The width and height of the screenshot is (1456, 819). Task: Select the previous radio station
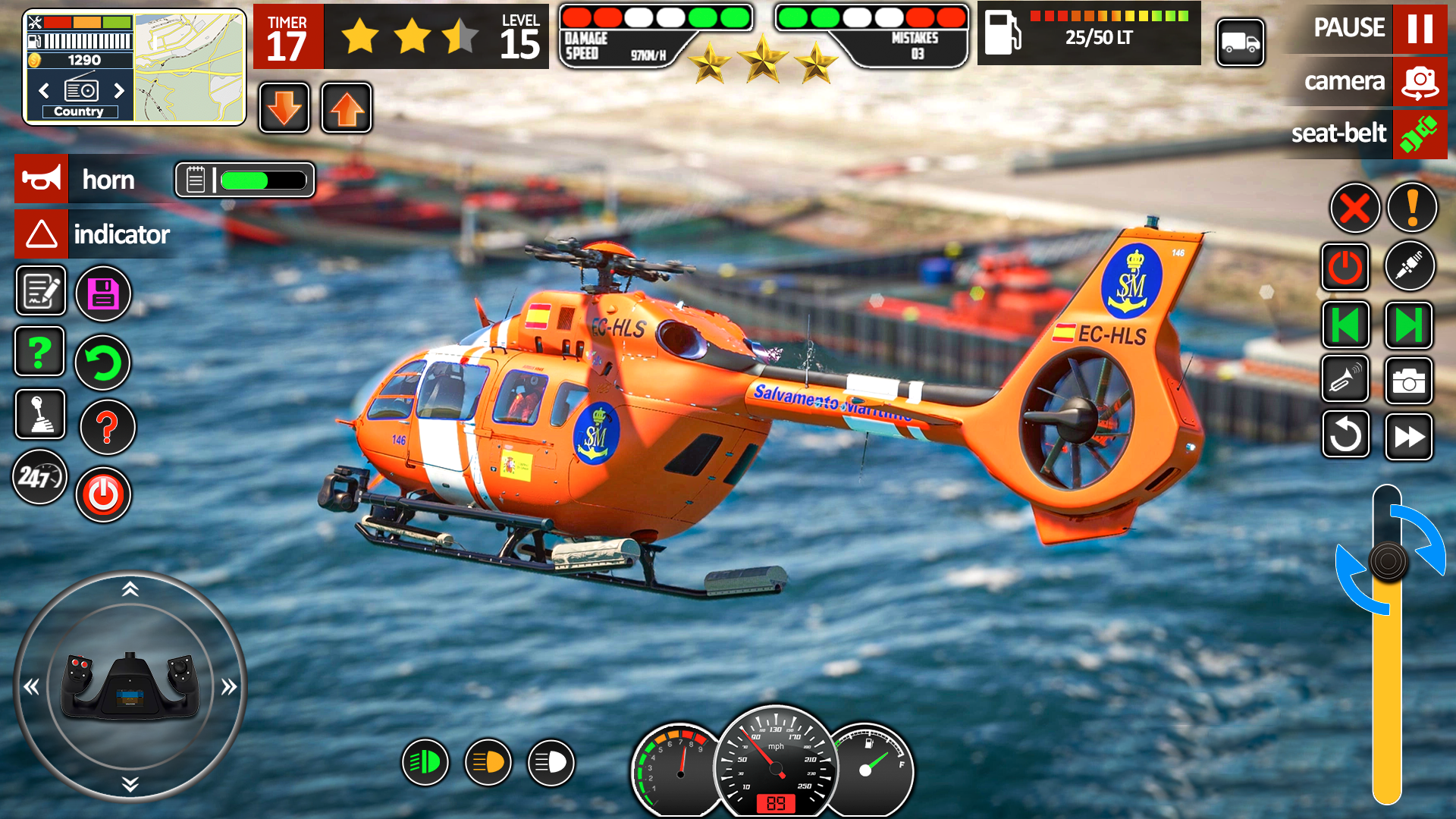click(44, 91)
